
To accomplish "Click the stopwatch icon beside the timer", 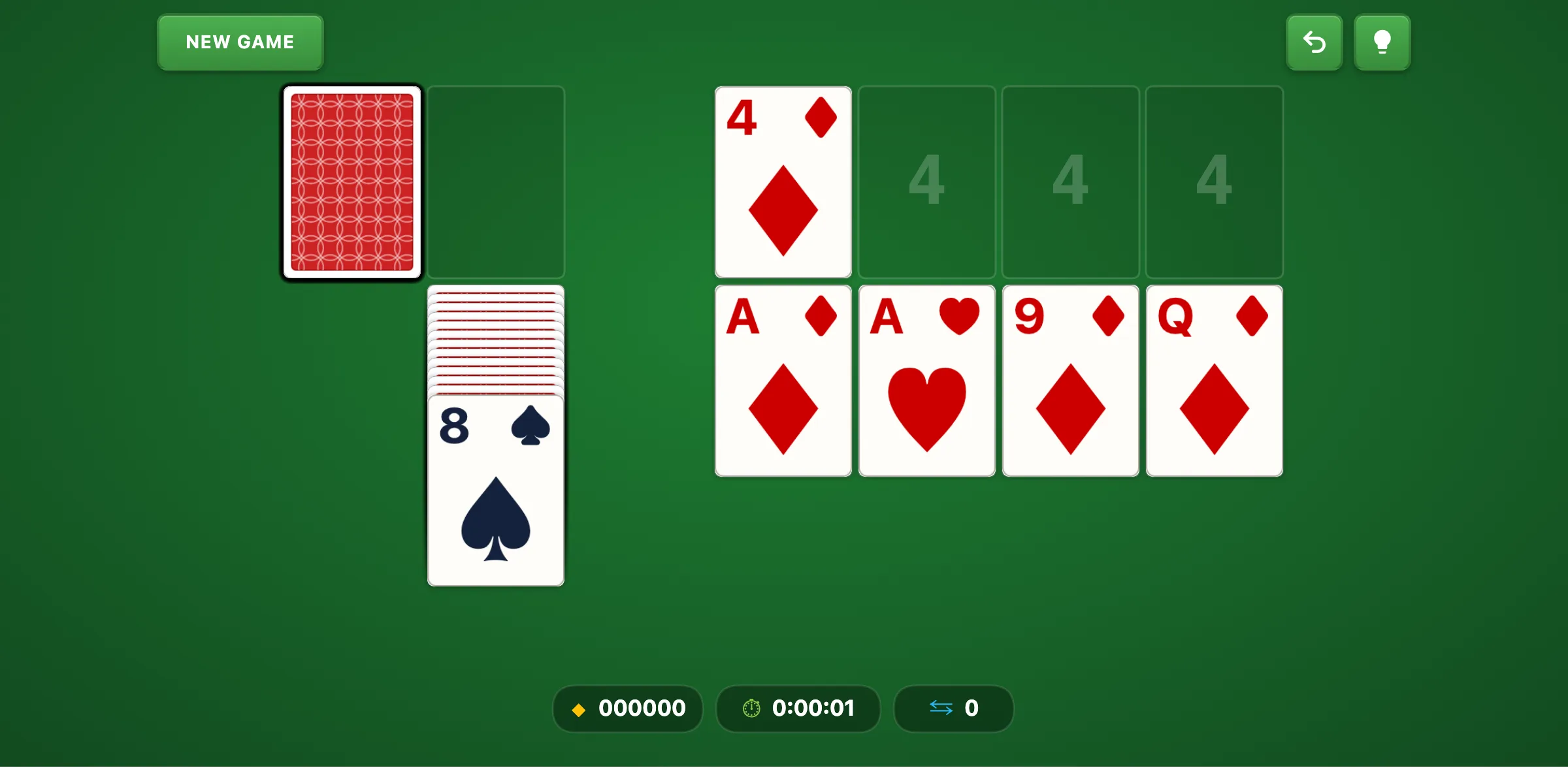I will click(x=750, y=709).
